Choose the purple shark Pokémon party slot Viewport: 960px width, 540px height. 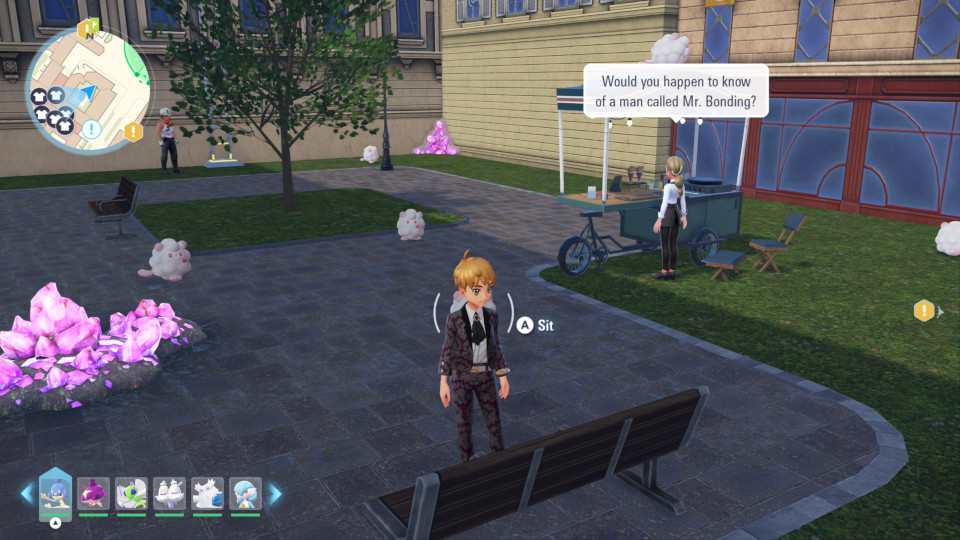93,494
